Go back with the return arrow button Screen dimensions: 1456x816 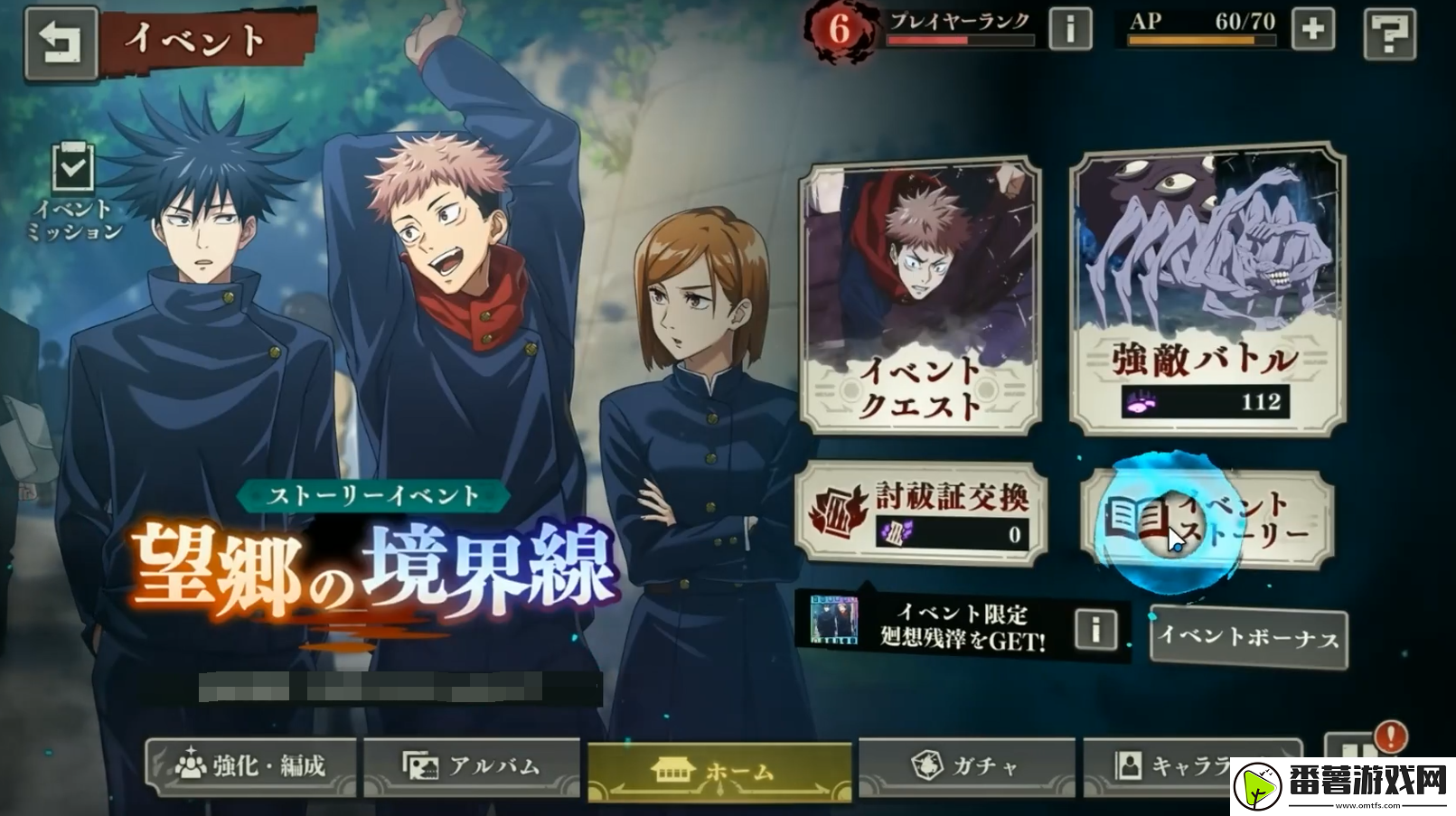(x=61, y=42)
